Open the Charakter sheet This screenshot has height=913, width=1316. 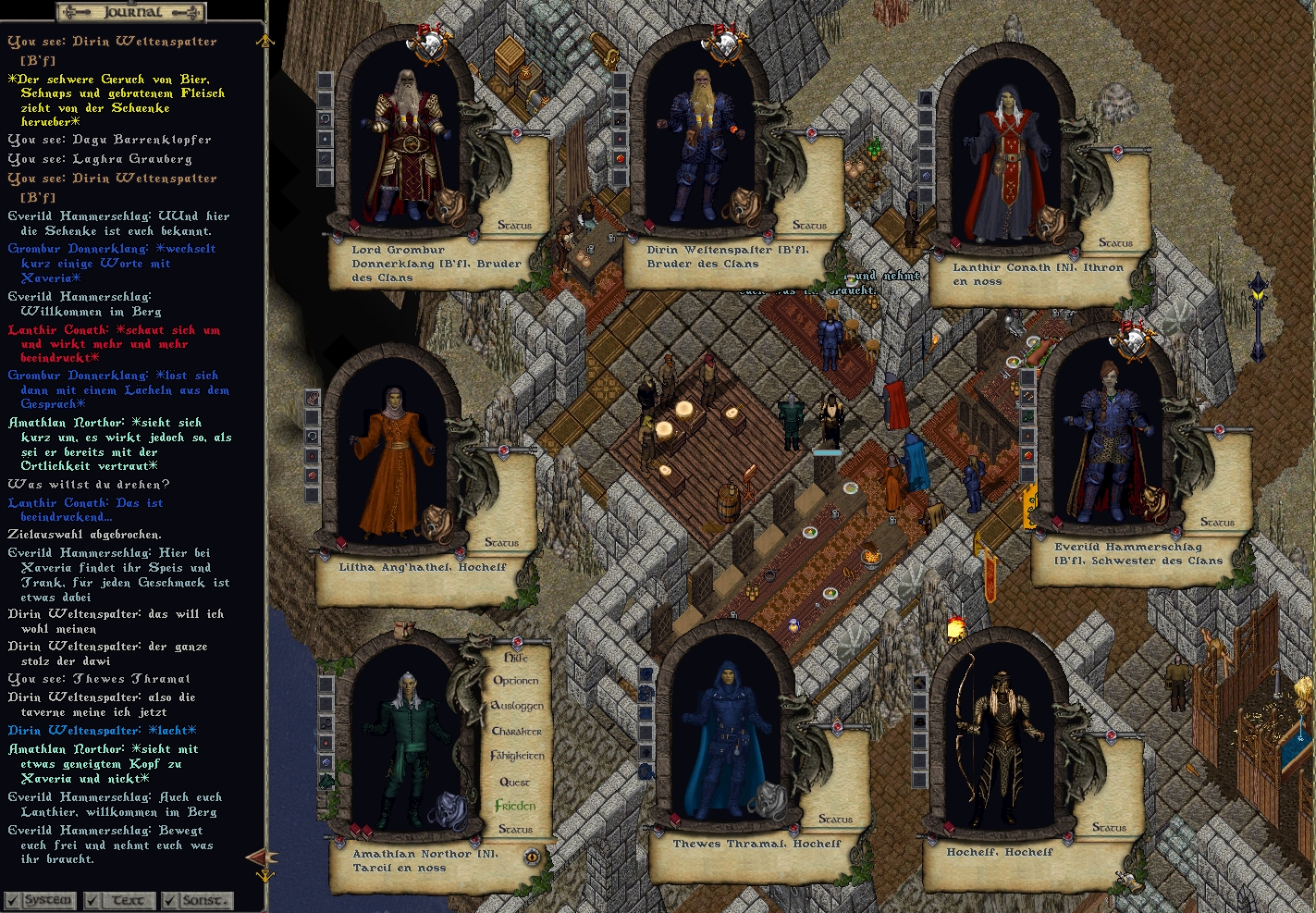click(516, 731)
